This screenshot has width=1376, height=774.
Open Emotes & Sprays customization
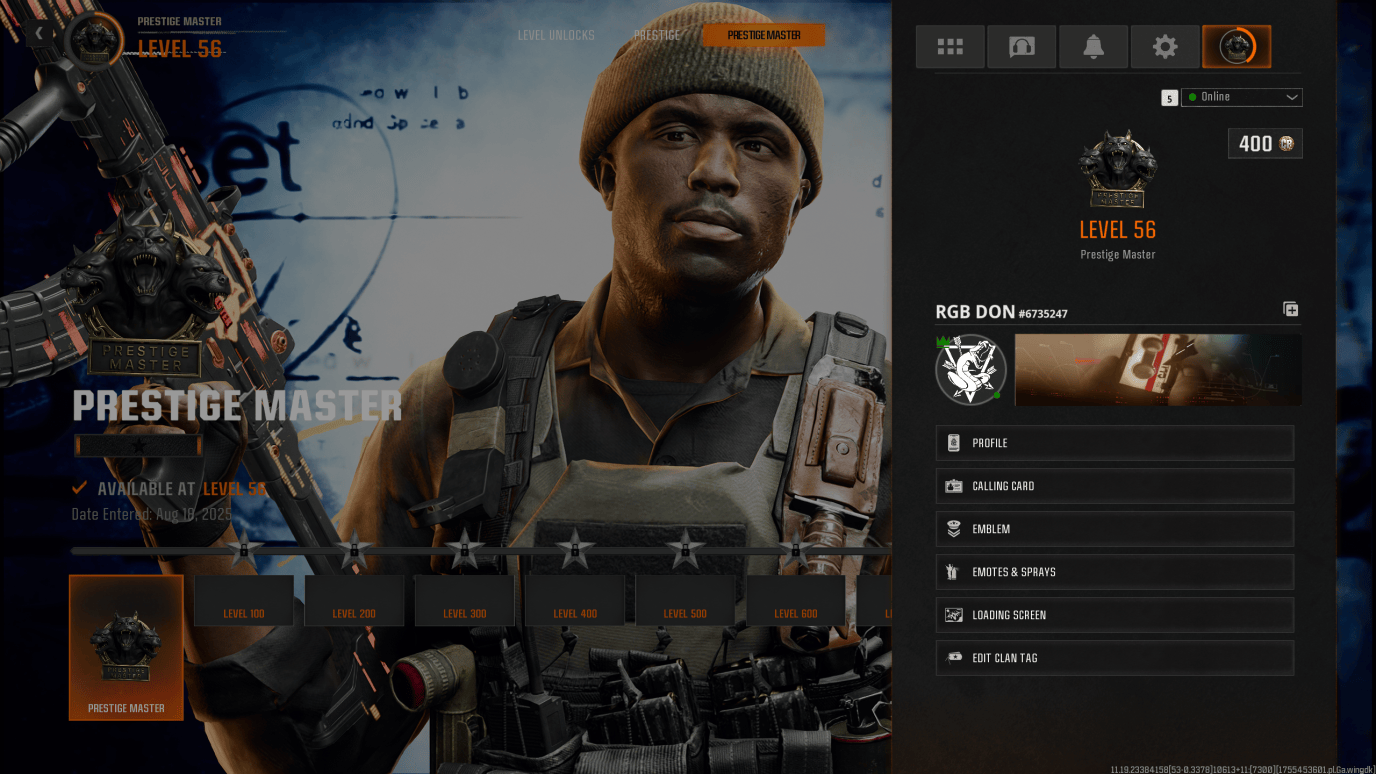click(x=1114, y=571)
